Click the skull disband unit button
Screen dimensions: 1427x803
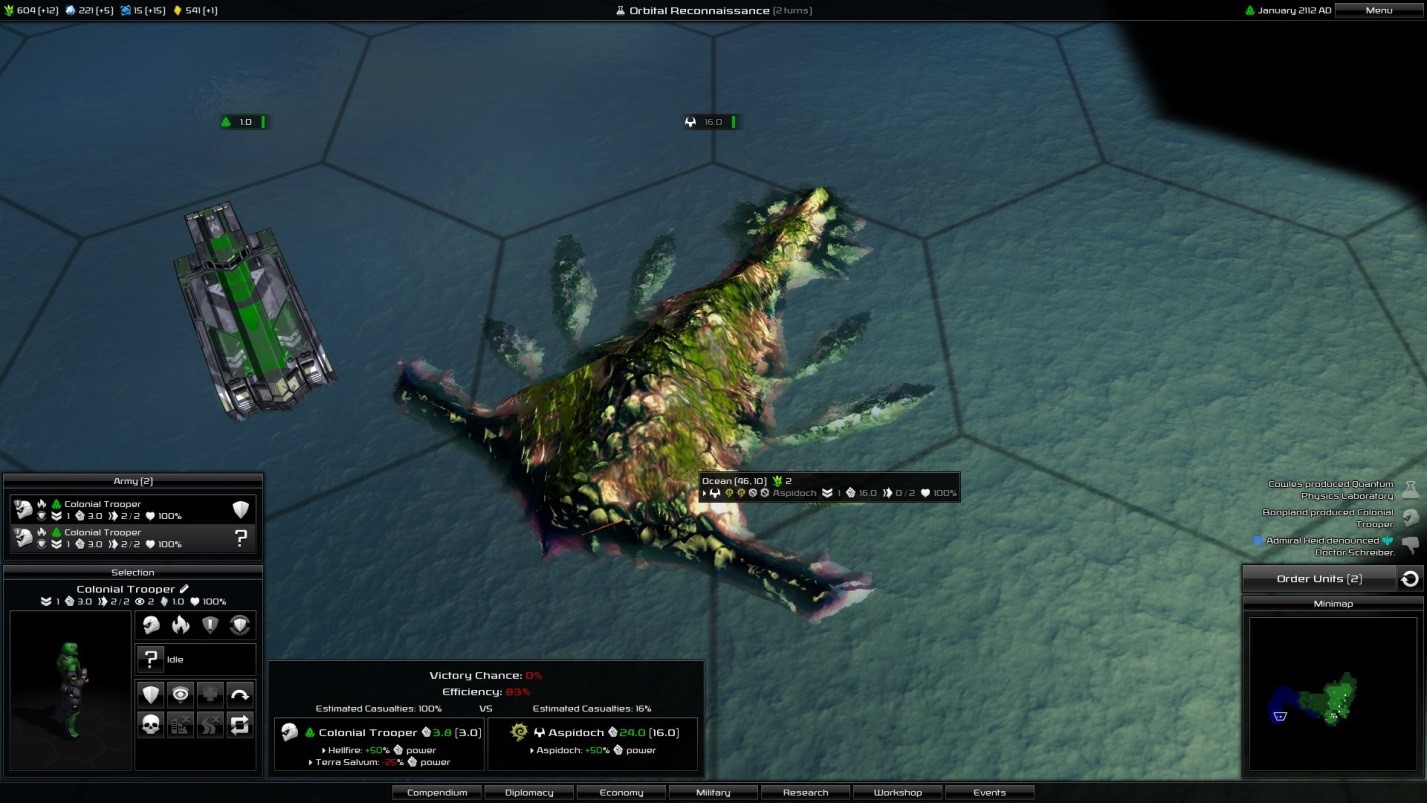pos(151,725)
